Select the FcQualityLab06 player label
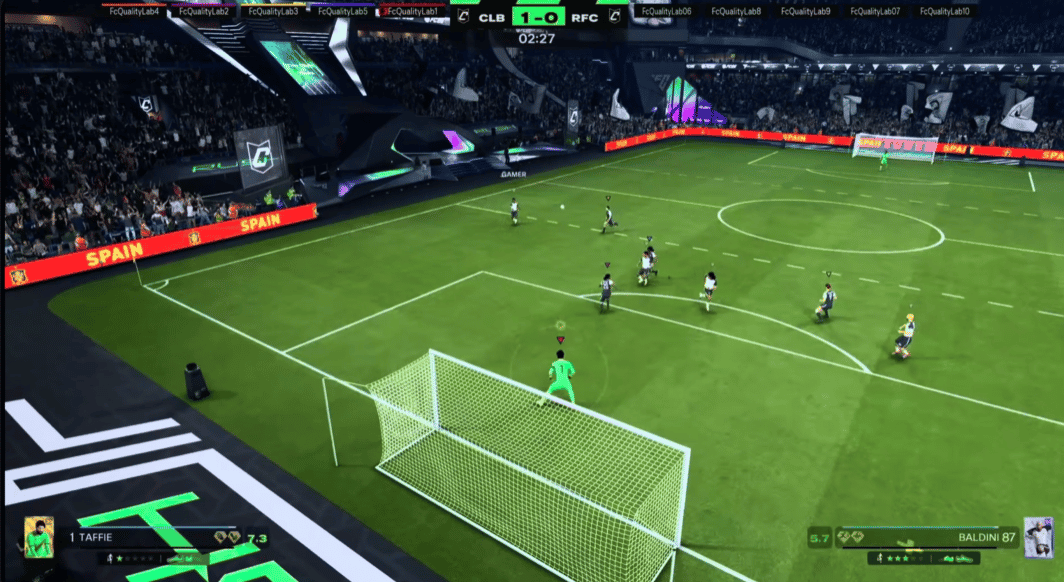1064x582 pixels. pyautogui.click(x=665, y=11)
